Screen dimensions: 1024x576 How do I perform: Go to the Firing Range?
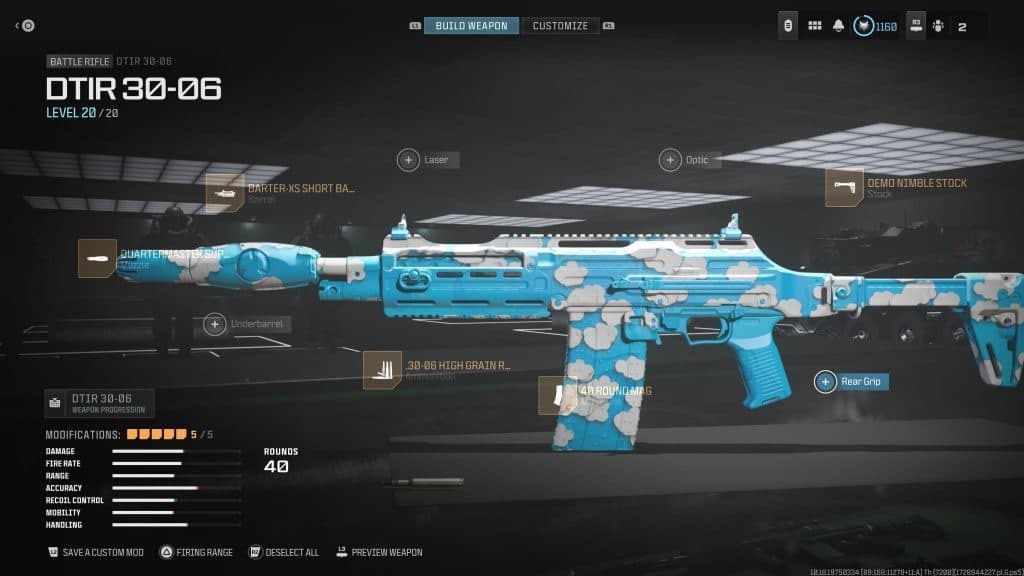(197, 552)
